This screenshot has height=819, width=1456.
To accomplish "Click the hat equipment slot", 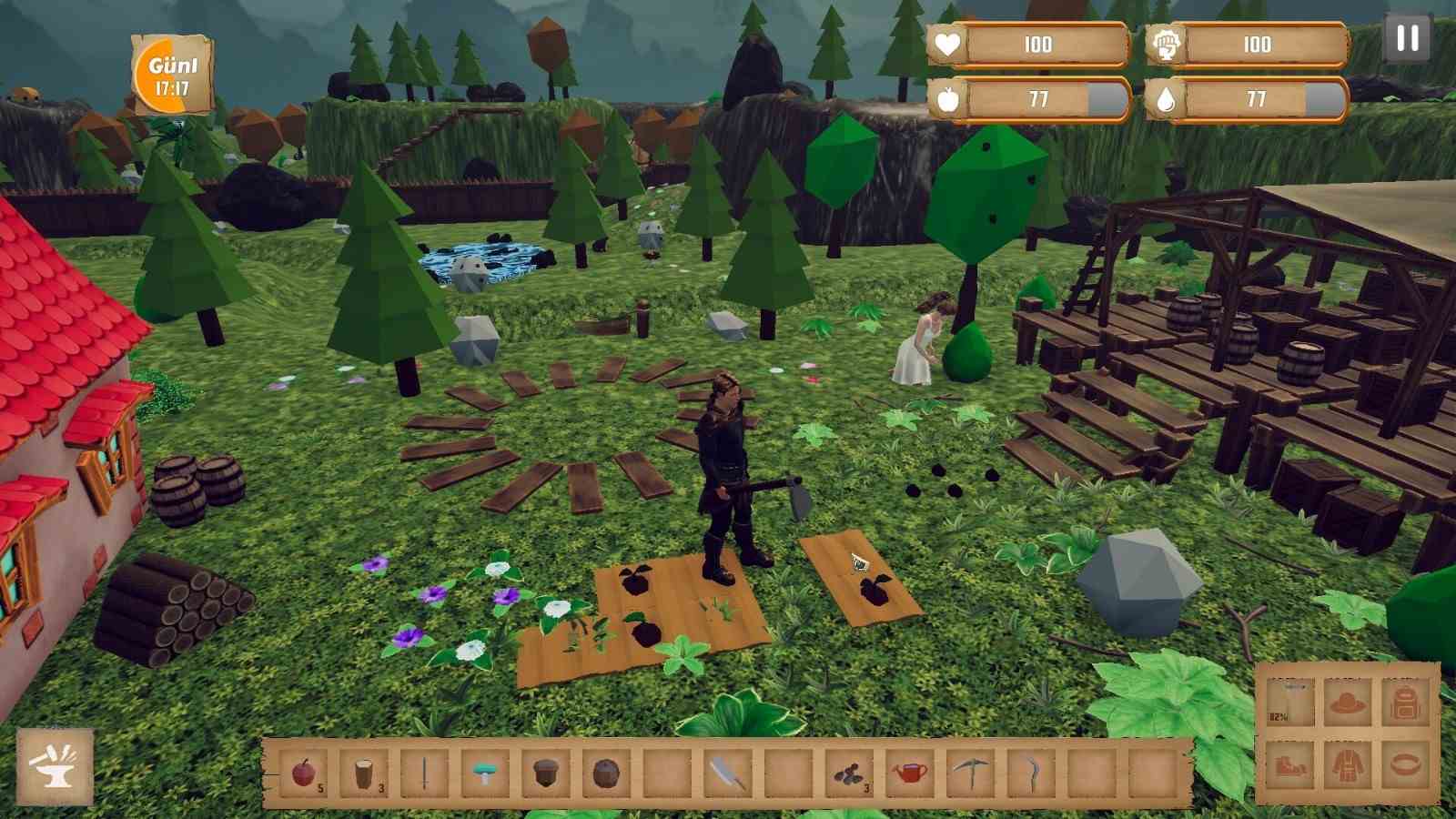I will coord(1348,703).
